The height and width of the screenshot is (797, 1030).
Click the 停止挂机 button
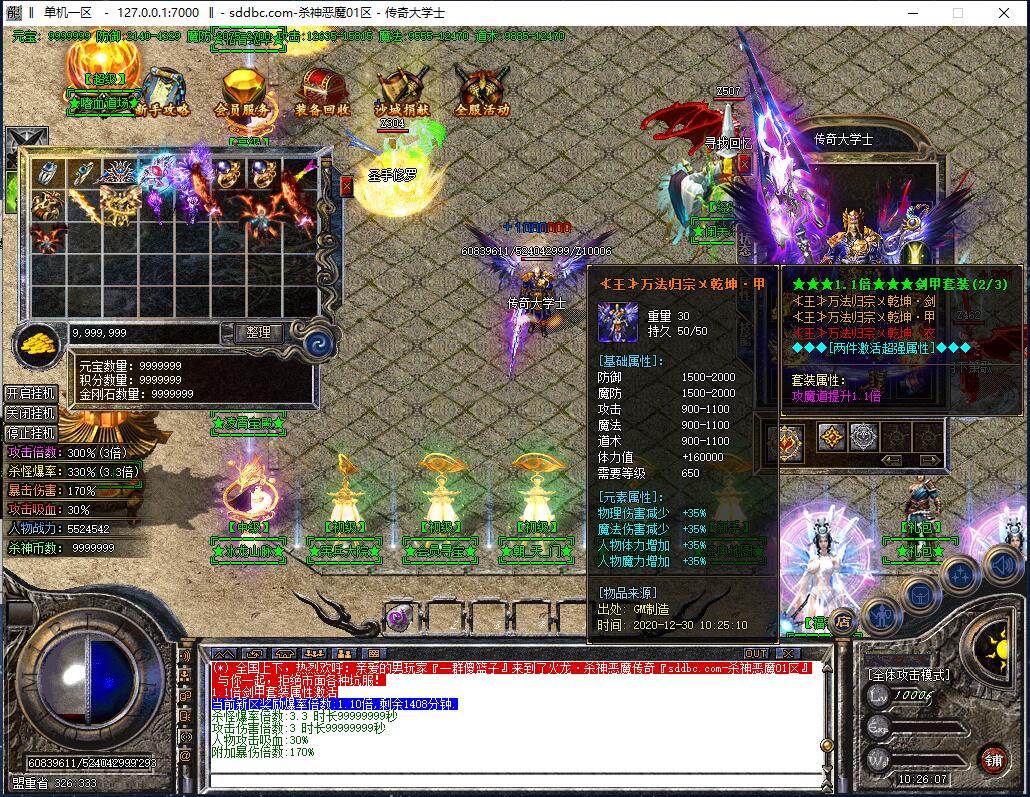31,433
